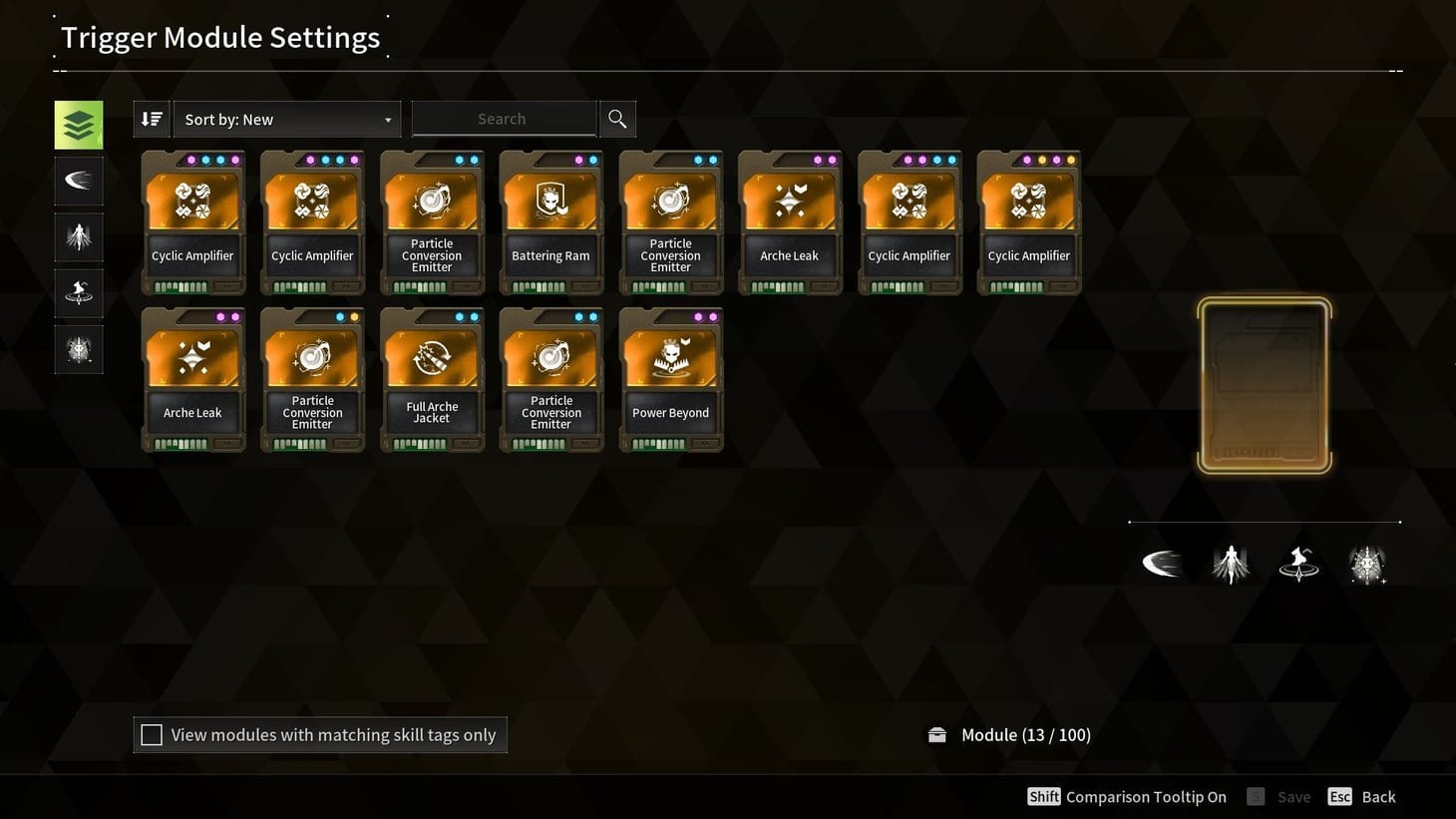Select the wave skill icon below the empty module slot

[x=1162, y=563]
